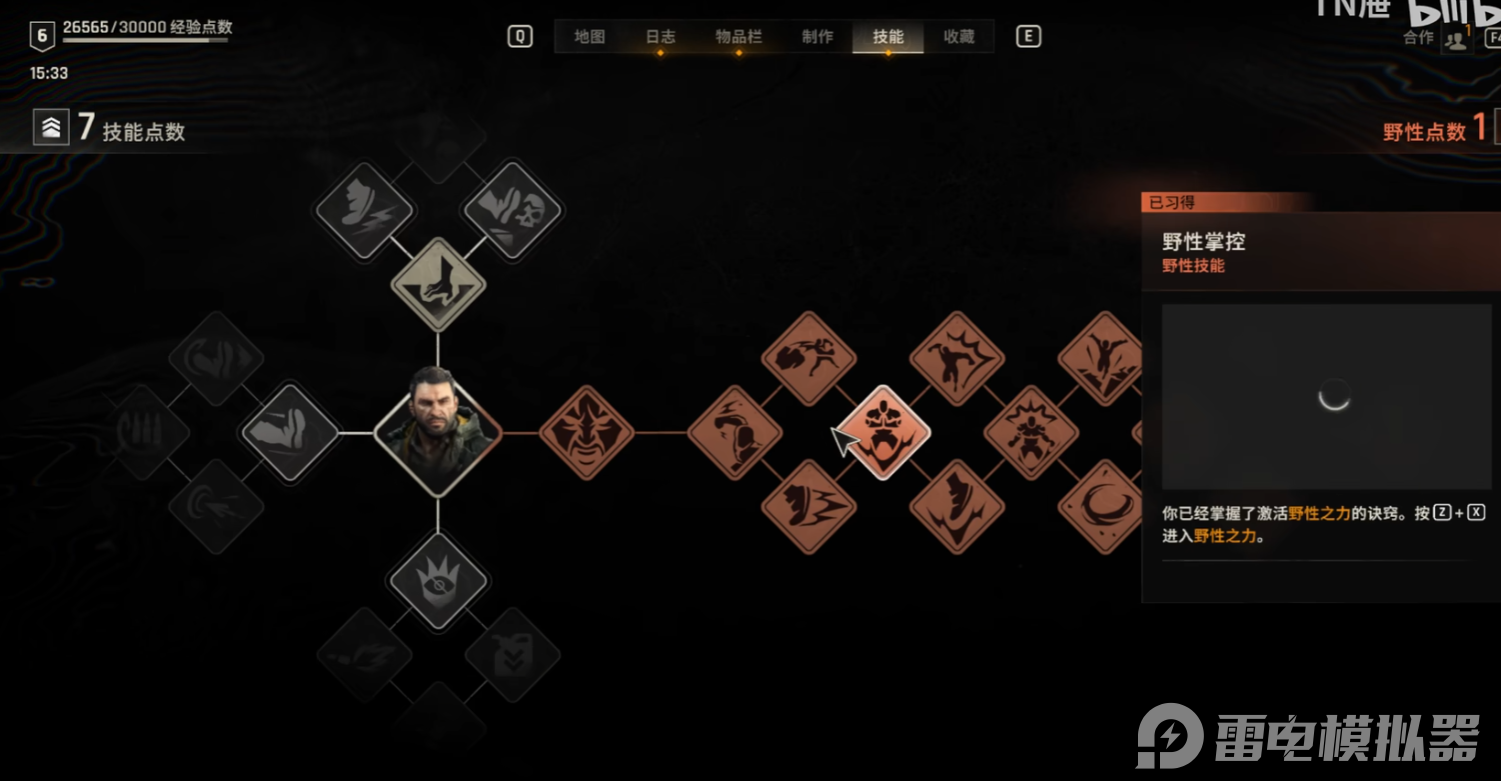Open the 日志 tab
1501x781 pixels.
(660, 37)
